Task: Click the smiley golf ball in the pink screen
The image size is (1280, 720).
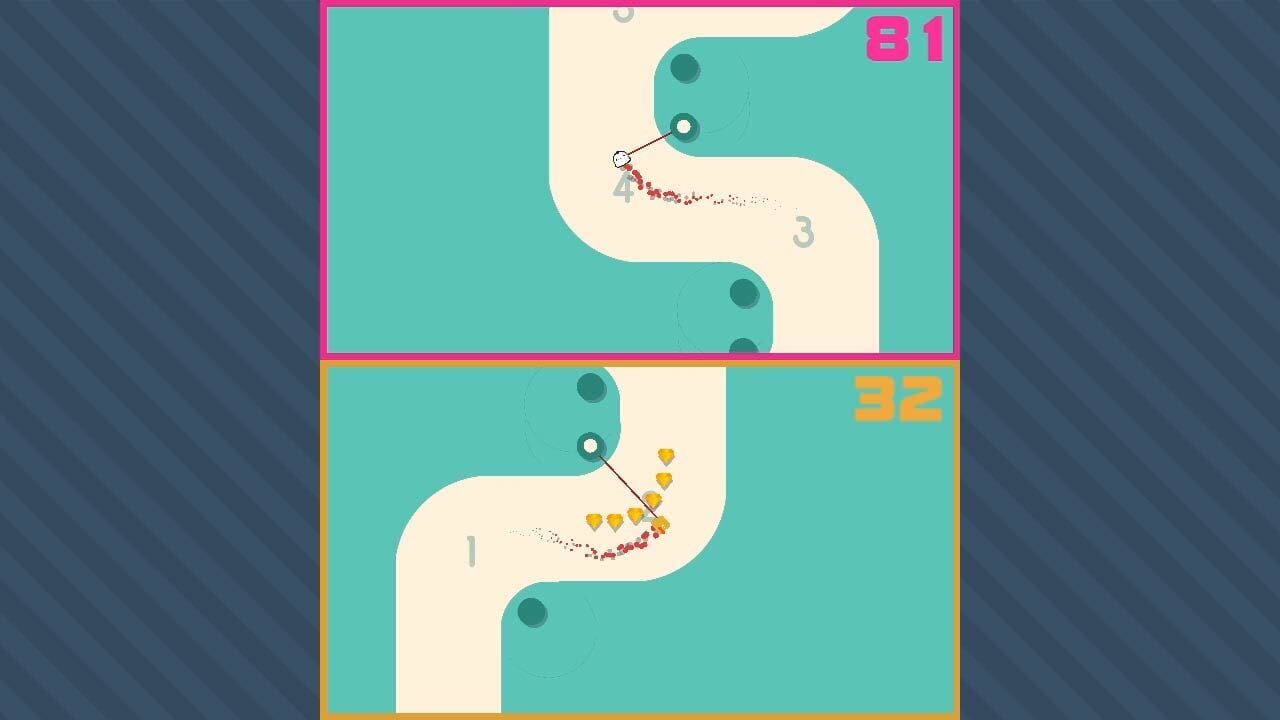Action: [620, 160]
